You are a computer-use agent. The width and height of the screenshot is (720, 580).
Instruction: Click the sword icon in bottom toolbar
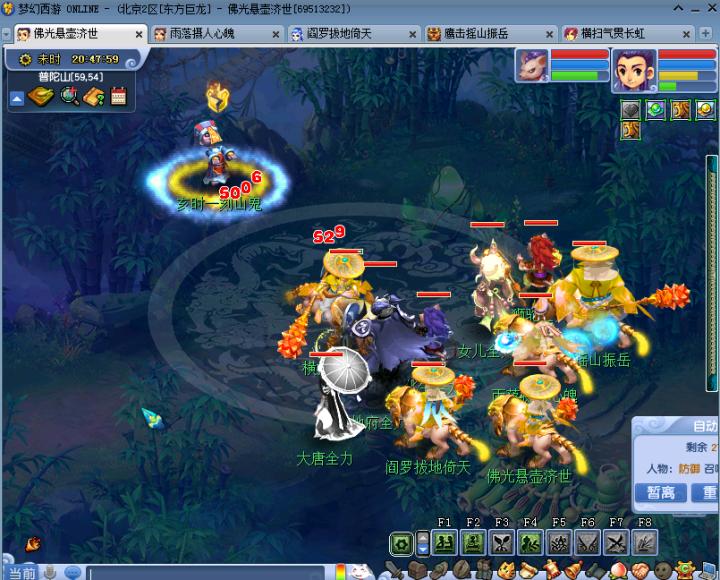(x=397, y=571)
